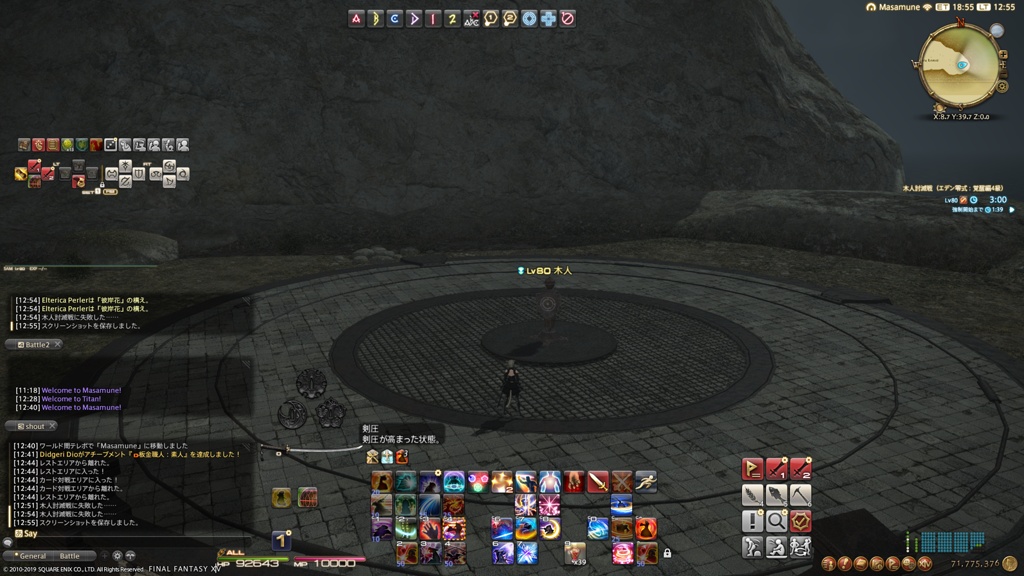Close the shout chat tab

pos(53,426)
